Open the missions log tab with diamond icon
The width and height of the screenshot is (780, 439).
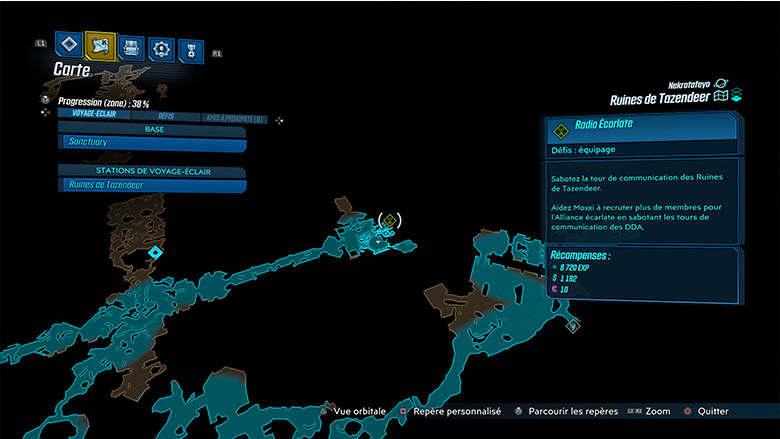[x=69, y=45]
